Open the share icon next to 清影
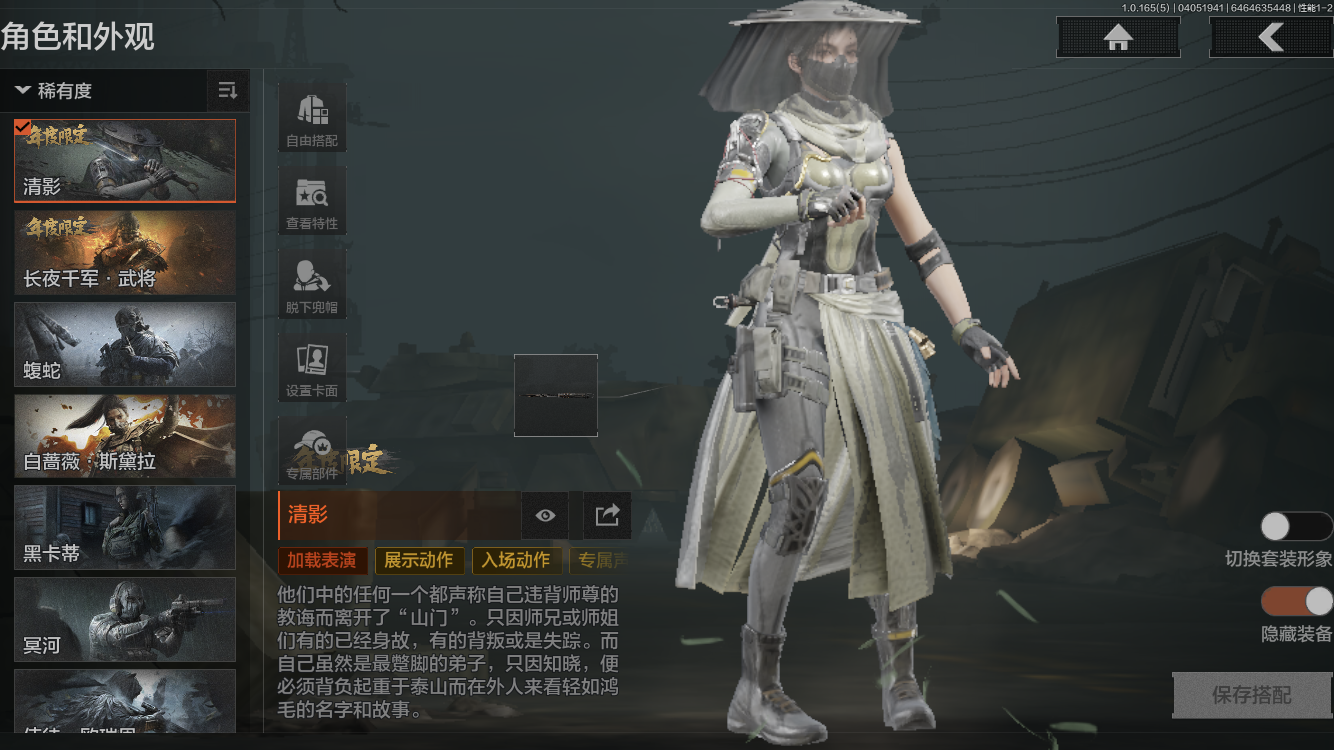The image size is (1334, 750). pyautogui.click(x=606, y=515)
